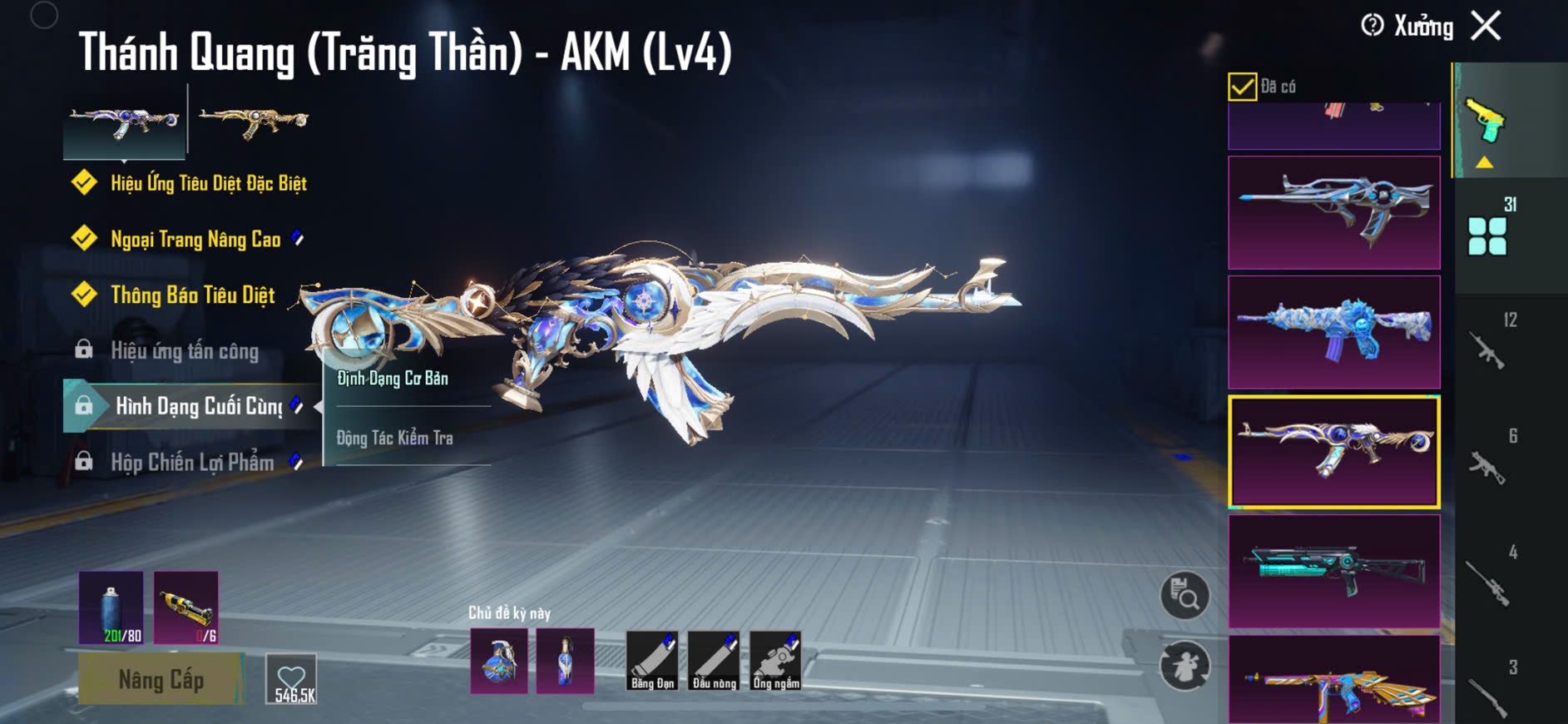Image resolution: width=1568 pixels, height=724 pixels.
Task: Click the Nâng Cấp upgrade button
Action: 161,679
